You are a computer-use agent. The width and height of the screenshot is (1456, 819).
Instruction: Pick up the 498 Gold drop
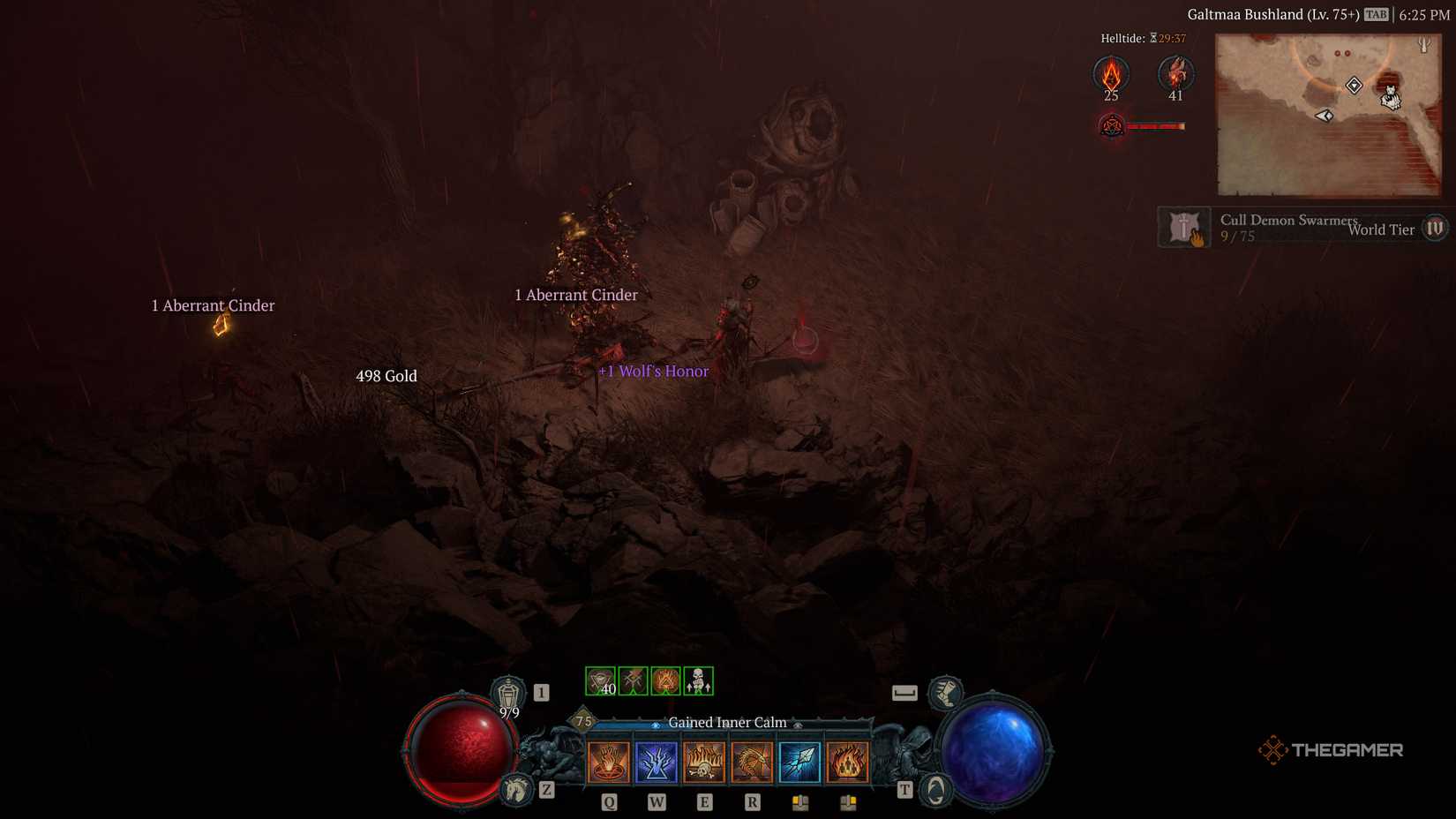click(386, 375)
